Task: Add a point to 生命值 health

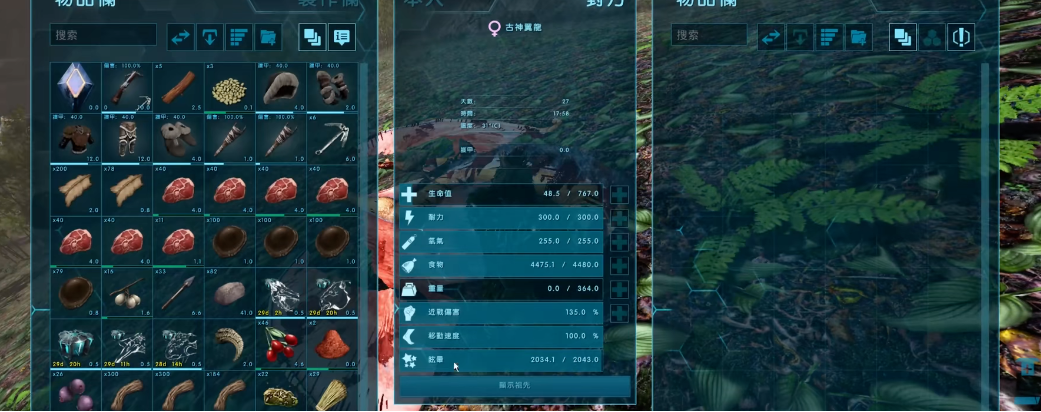Action: (x=619, y=195)
